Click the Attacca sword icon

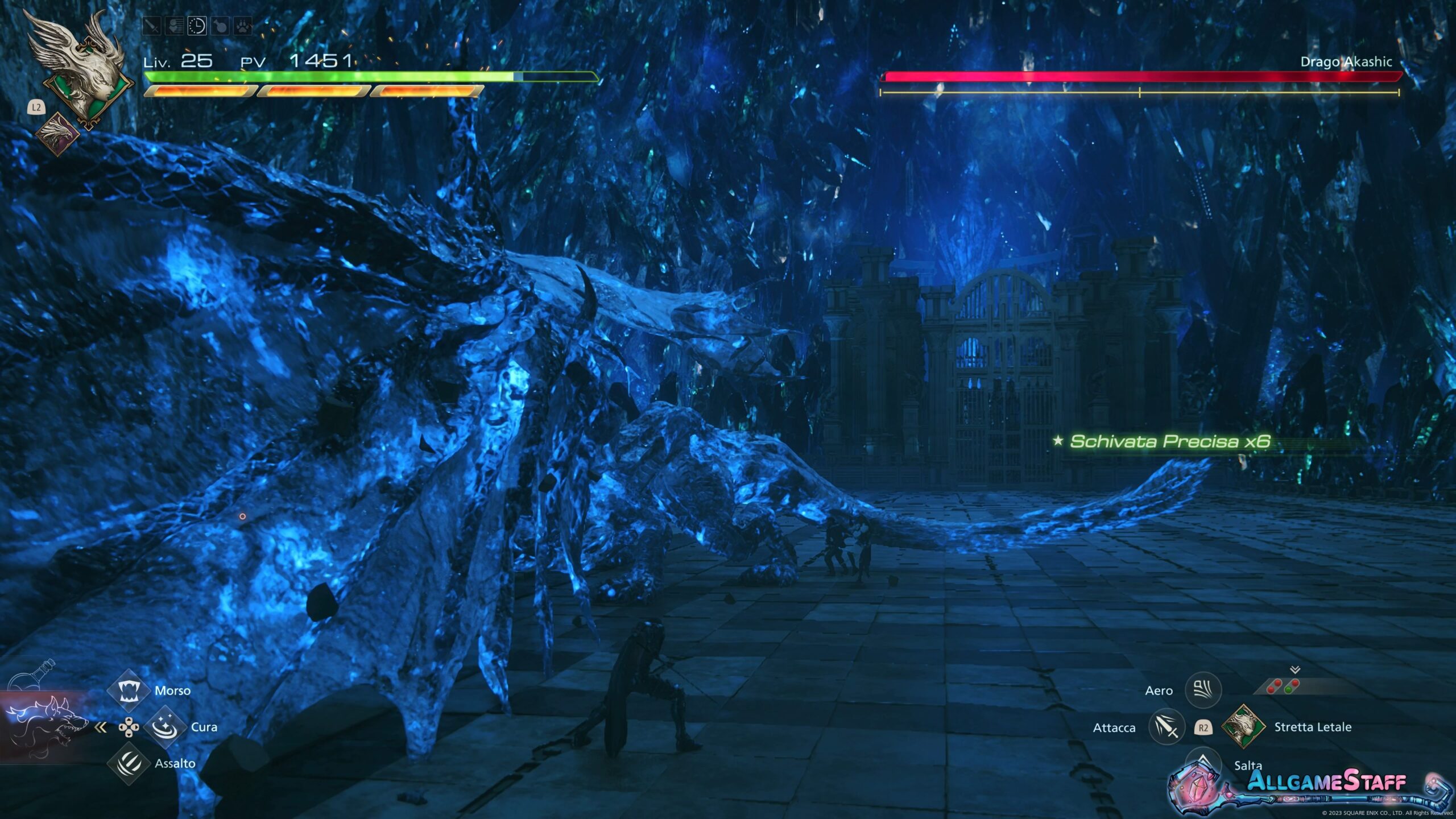point(1166,727)
